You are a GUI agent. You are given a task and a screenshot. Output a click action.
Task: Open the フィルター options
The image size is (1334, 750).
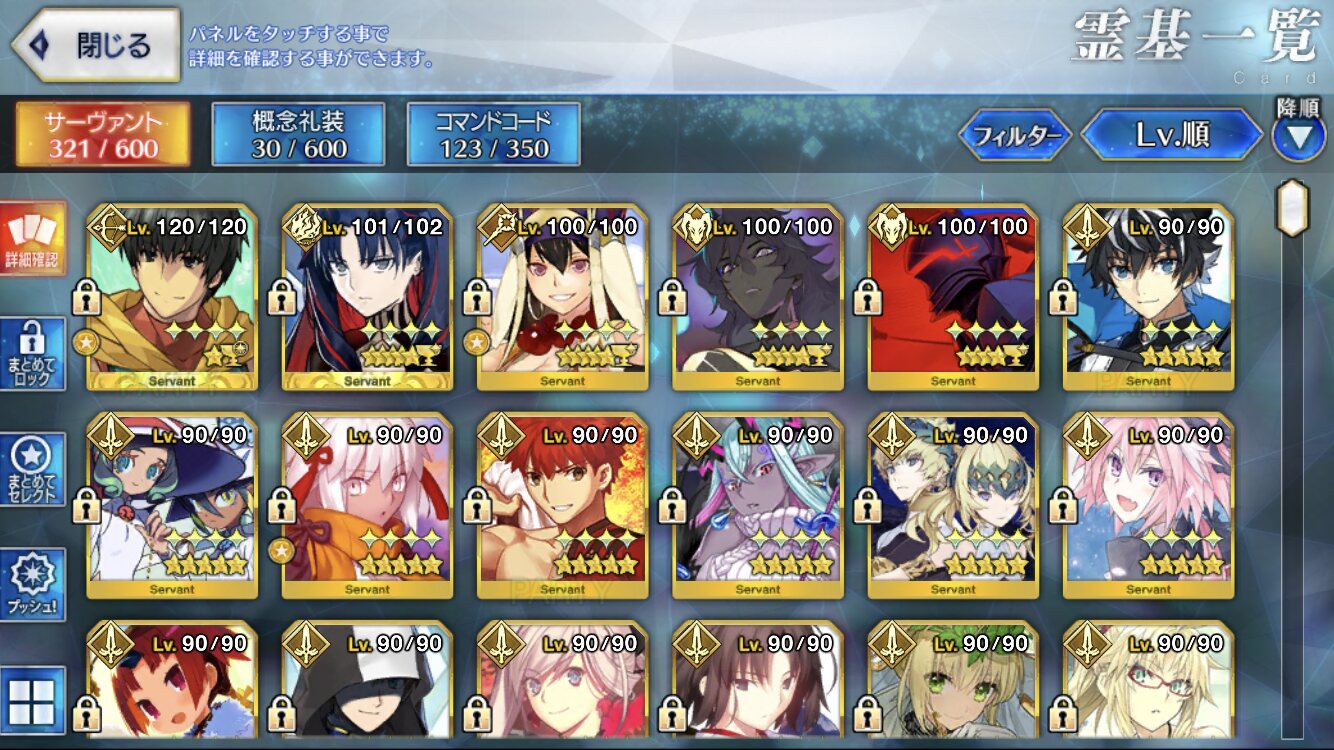[x=1016, y=135]
